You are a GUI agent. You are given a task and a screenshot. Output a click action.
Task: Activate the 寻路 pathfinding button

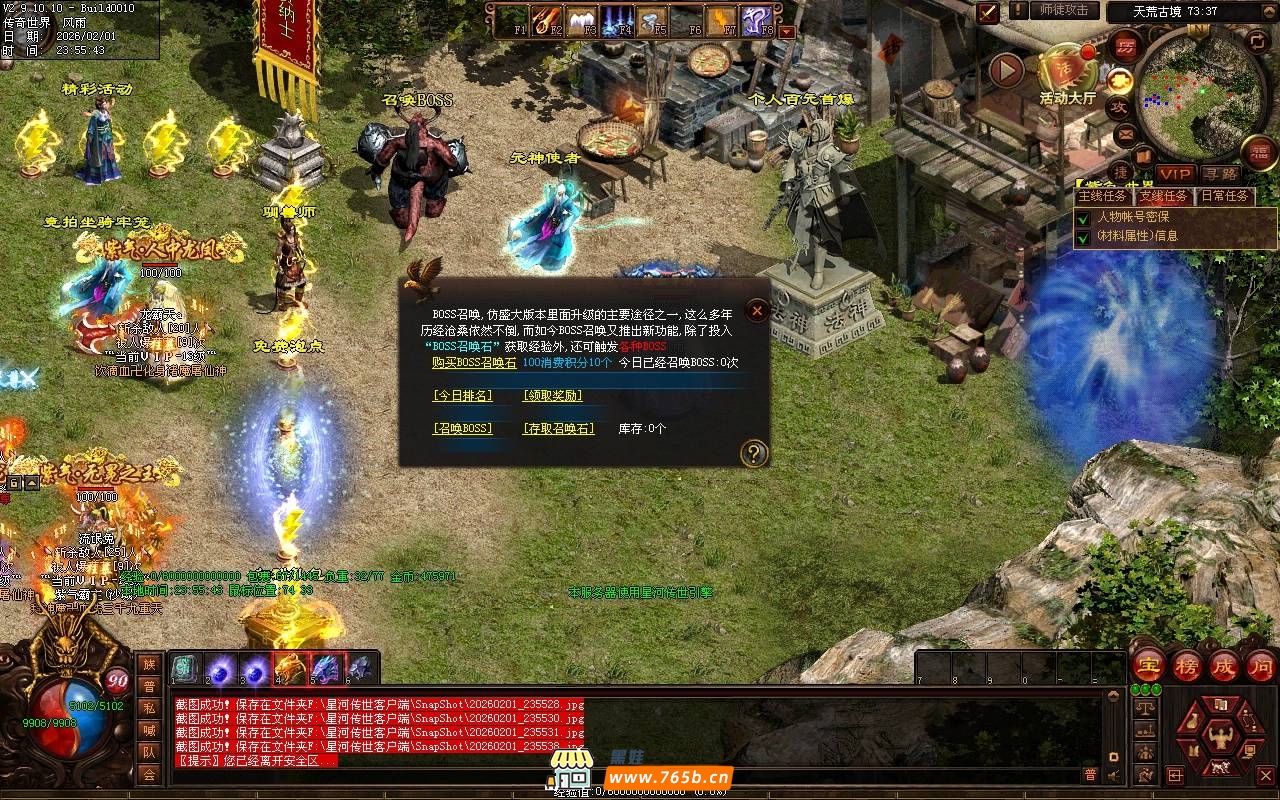(x=1220, y=174)
